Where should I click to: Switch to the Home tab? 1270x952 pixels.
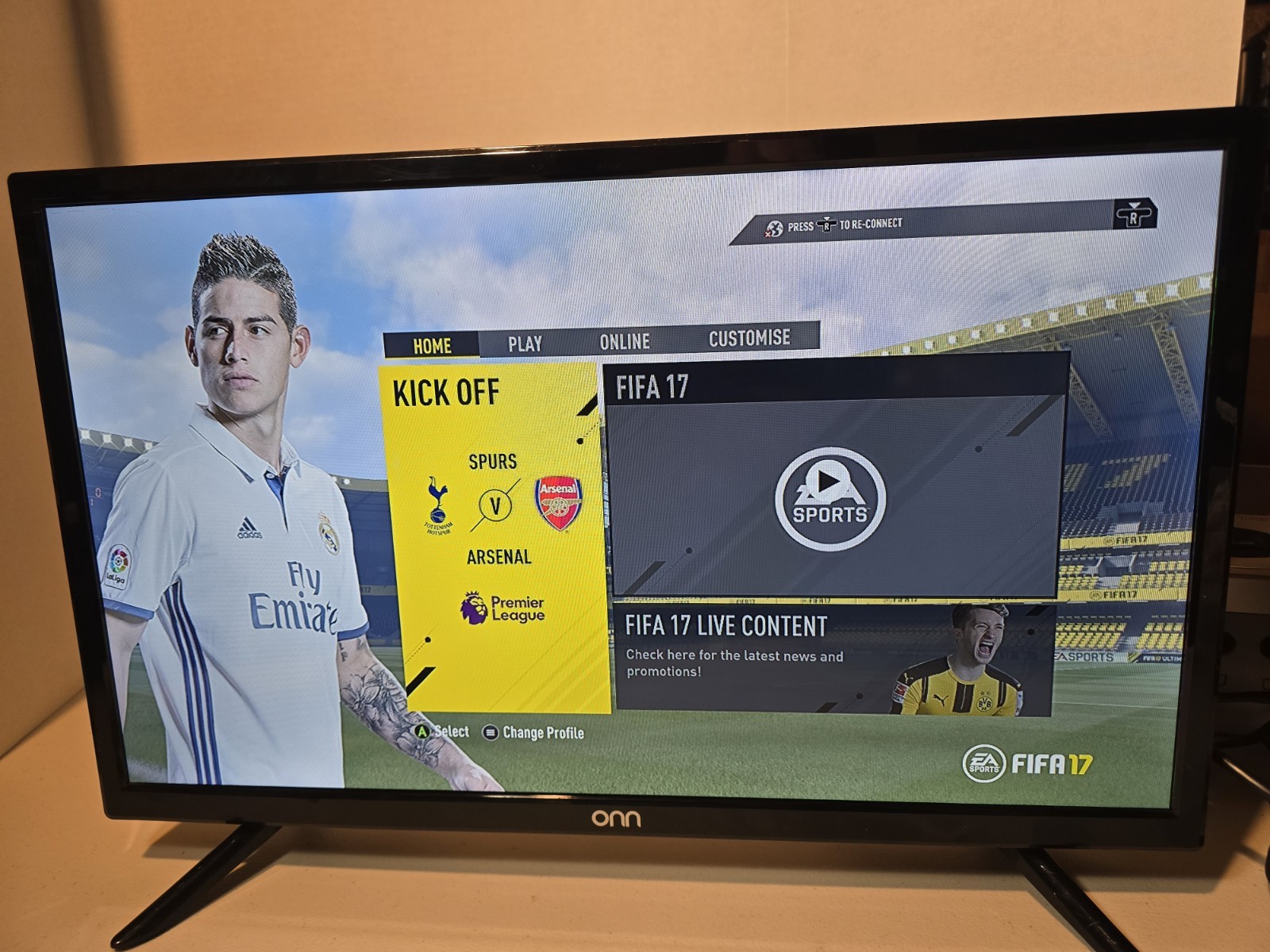(x=432, y=346)
